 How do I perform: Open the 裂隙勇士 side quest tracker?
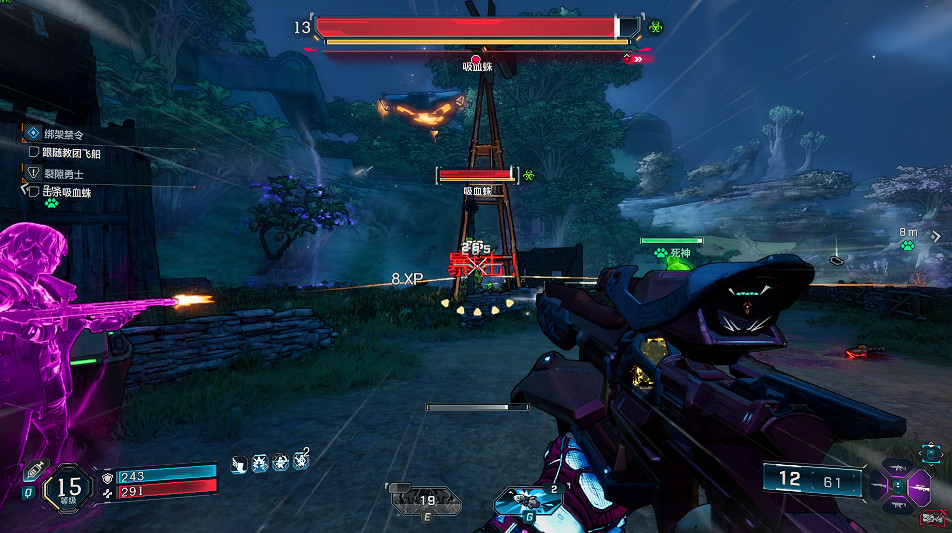tap(62, 174)
